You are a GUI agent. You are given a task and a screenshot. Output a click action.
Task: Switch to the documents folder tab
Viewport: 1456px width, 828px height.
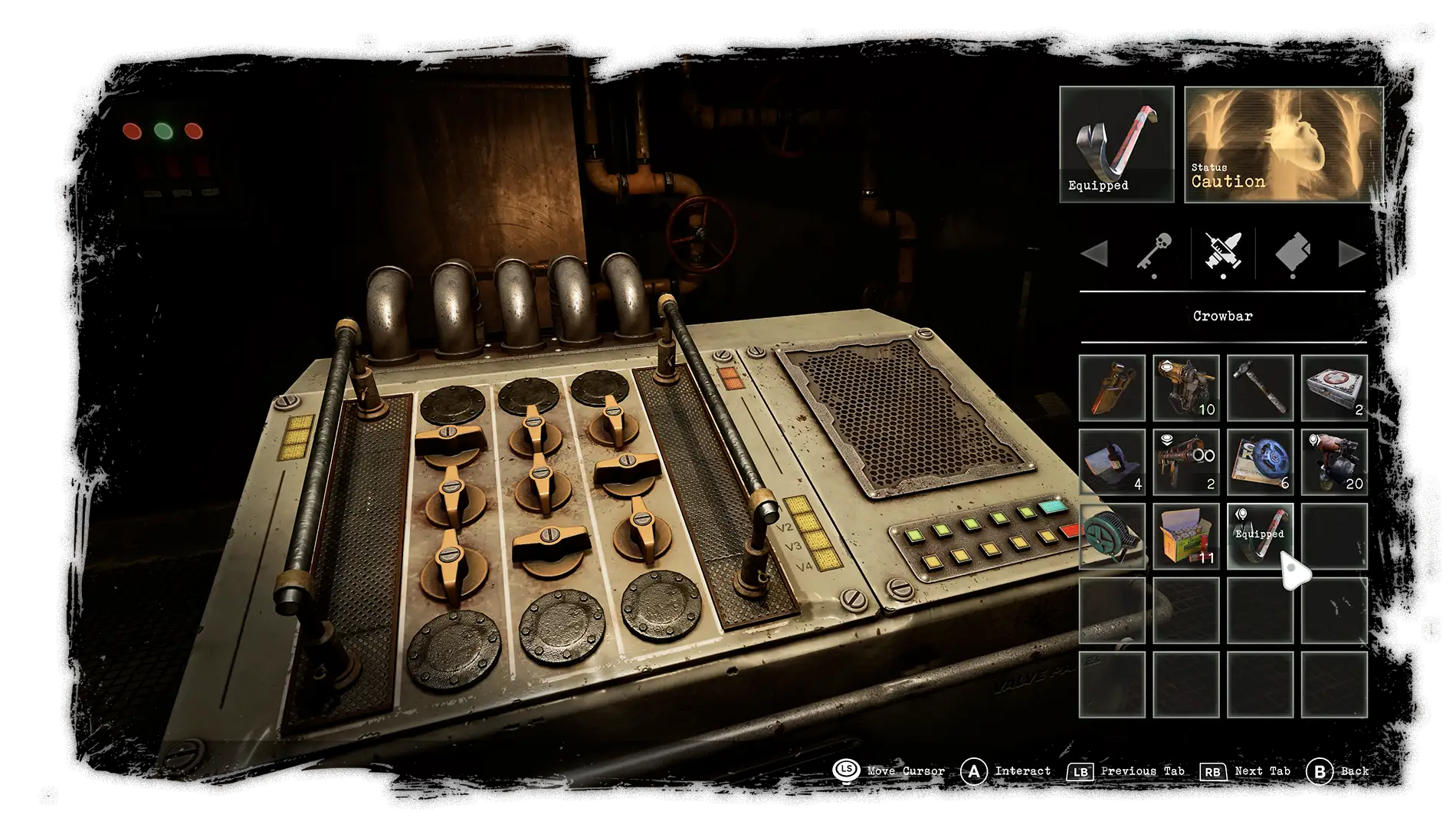1293,252
